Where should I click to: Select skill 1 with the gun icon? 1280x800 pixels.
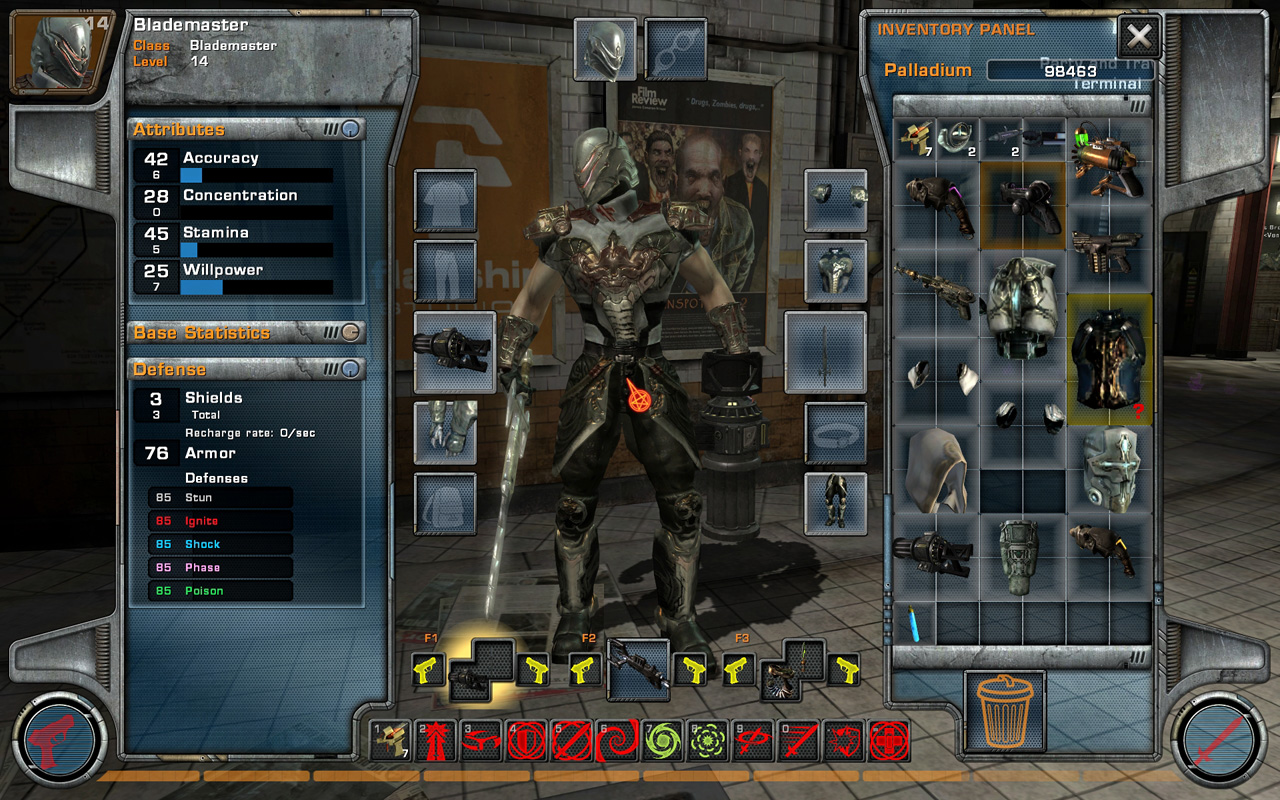click(x=391, y=745)
